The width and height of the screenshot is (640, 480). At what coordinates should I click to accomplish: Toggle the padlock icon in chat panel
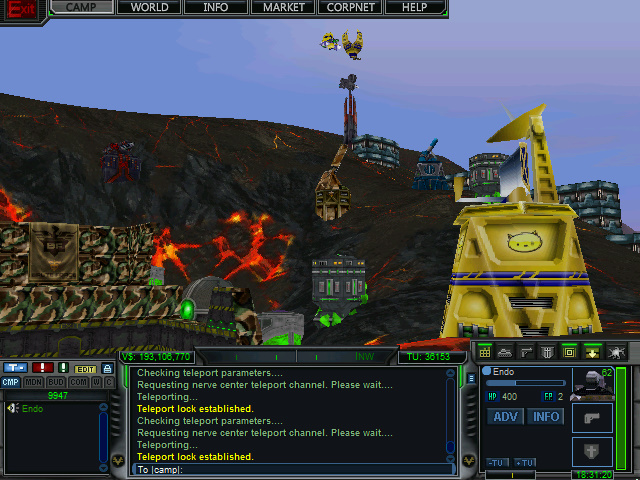pyautogui.click(x=107, y=368)
